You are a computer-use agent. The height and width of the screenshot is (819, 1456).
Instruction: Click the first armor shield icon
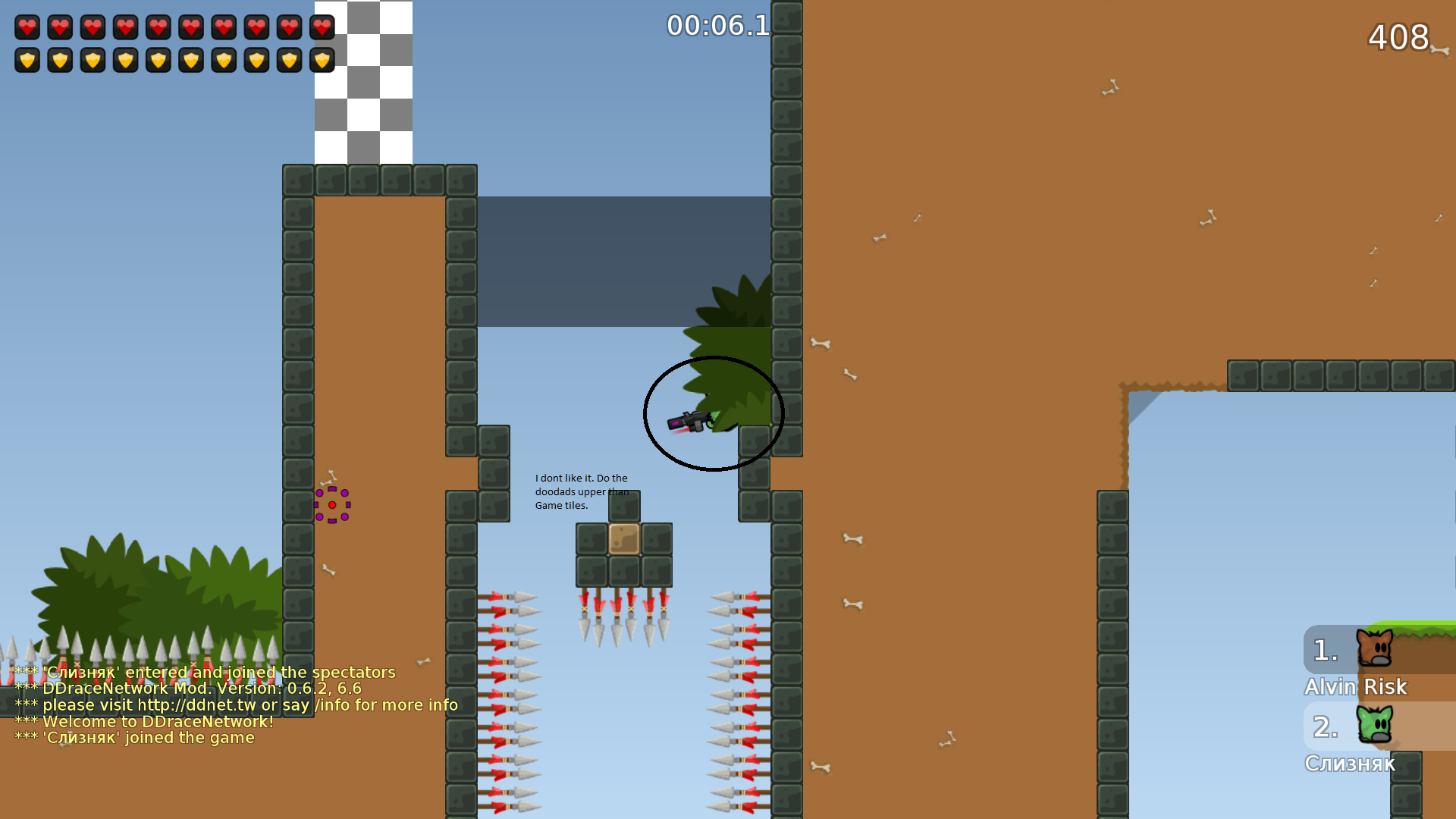pyautogui.click(x=26, y=60)
